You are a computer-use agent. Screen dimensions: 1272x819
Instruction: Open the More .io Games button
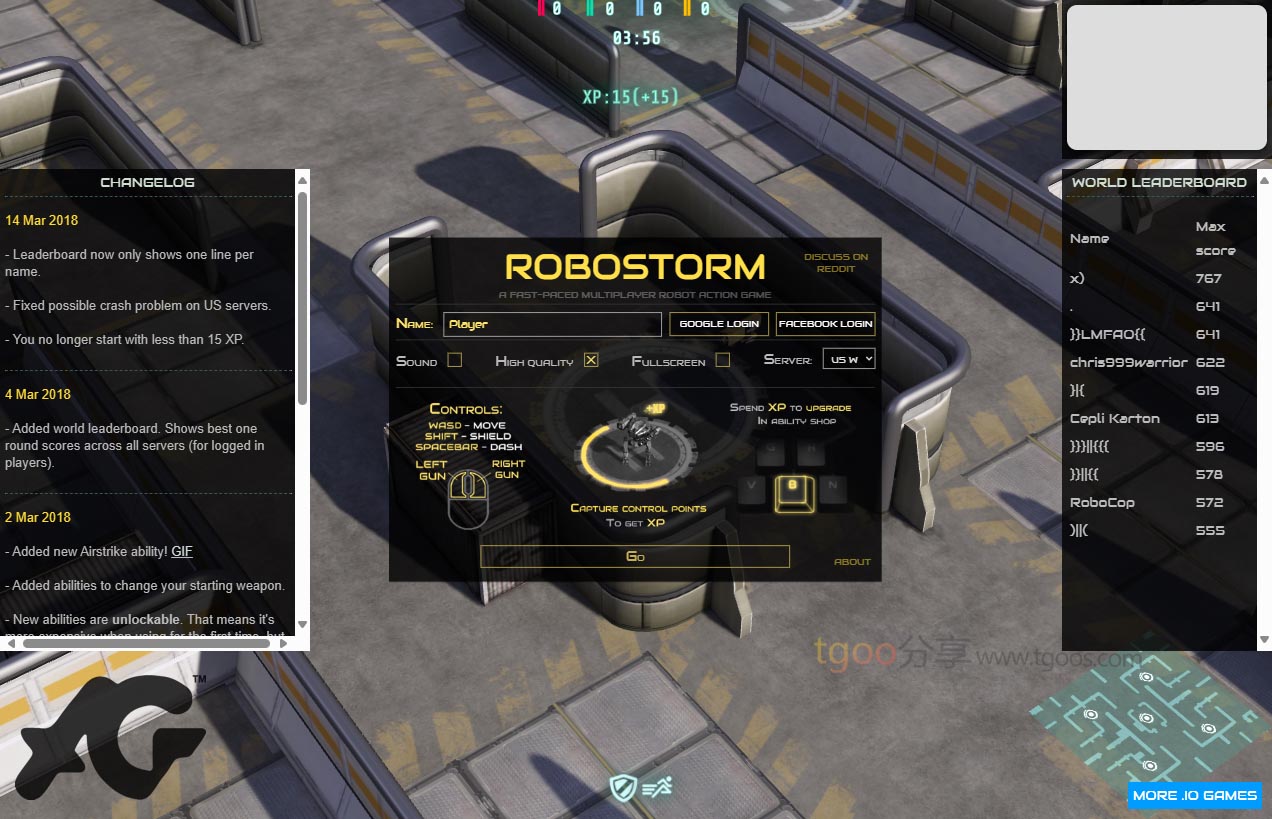point(1194,795)
